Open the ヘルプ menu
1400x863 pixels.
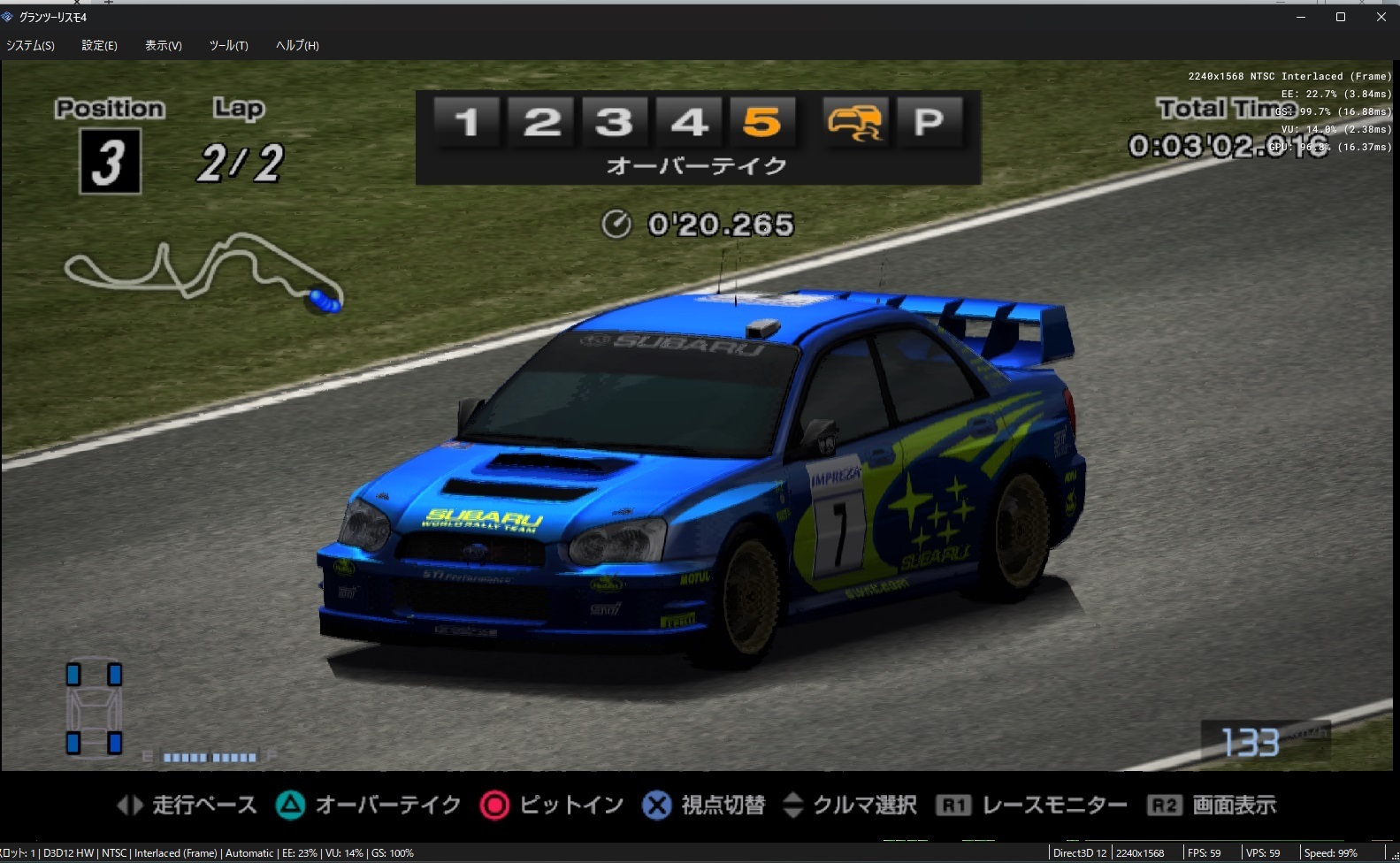(x=297, y=45)
